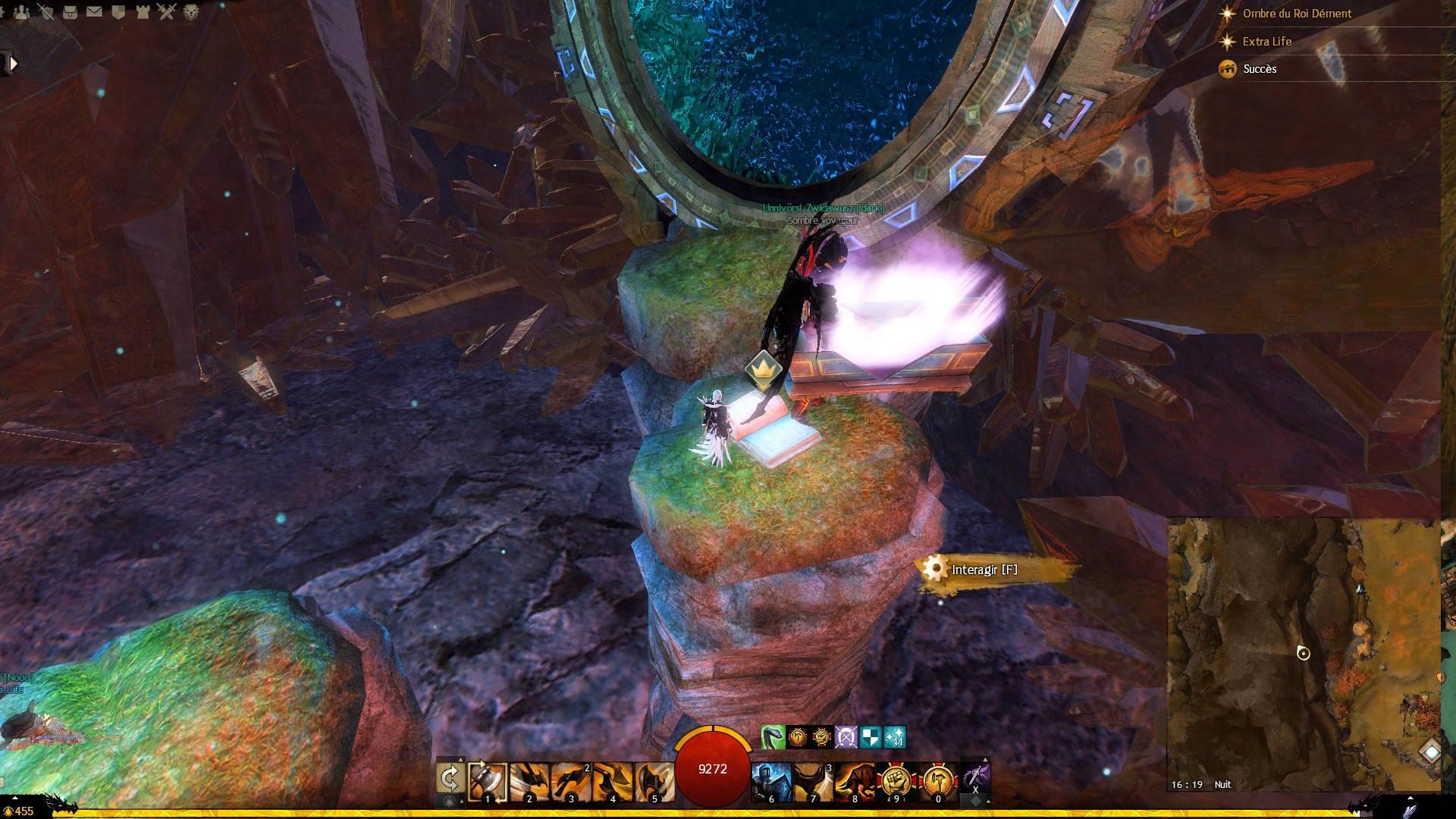
Task: Activate the axe skill in slot 3
Action: click(570, 781)
